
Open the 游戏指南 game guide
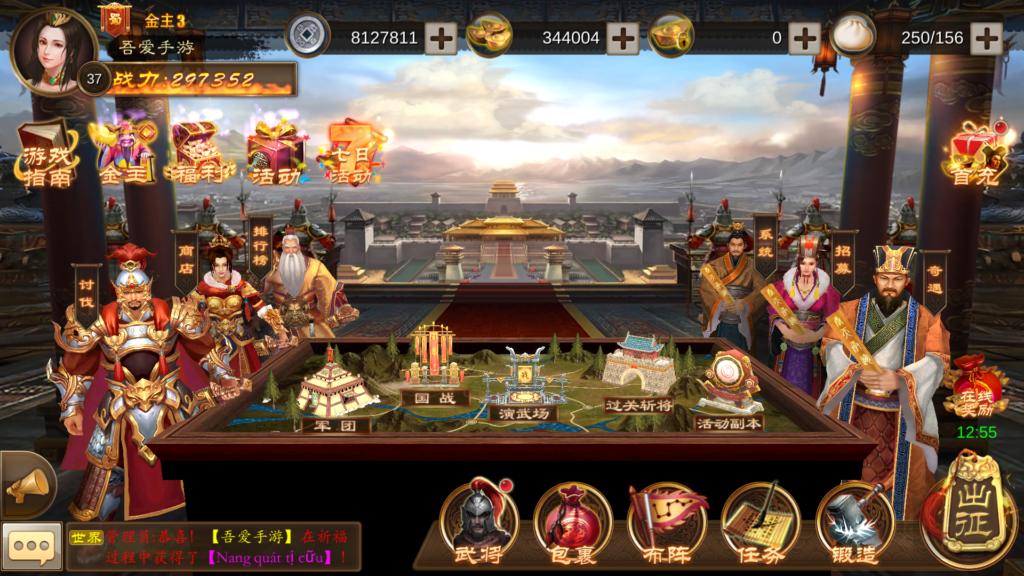pos(48,153)
